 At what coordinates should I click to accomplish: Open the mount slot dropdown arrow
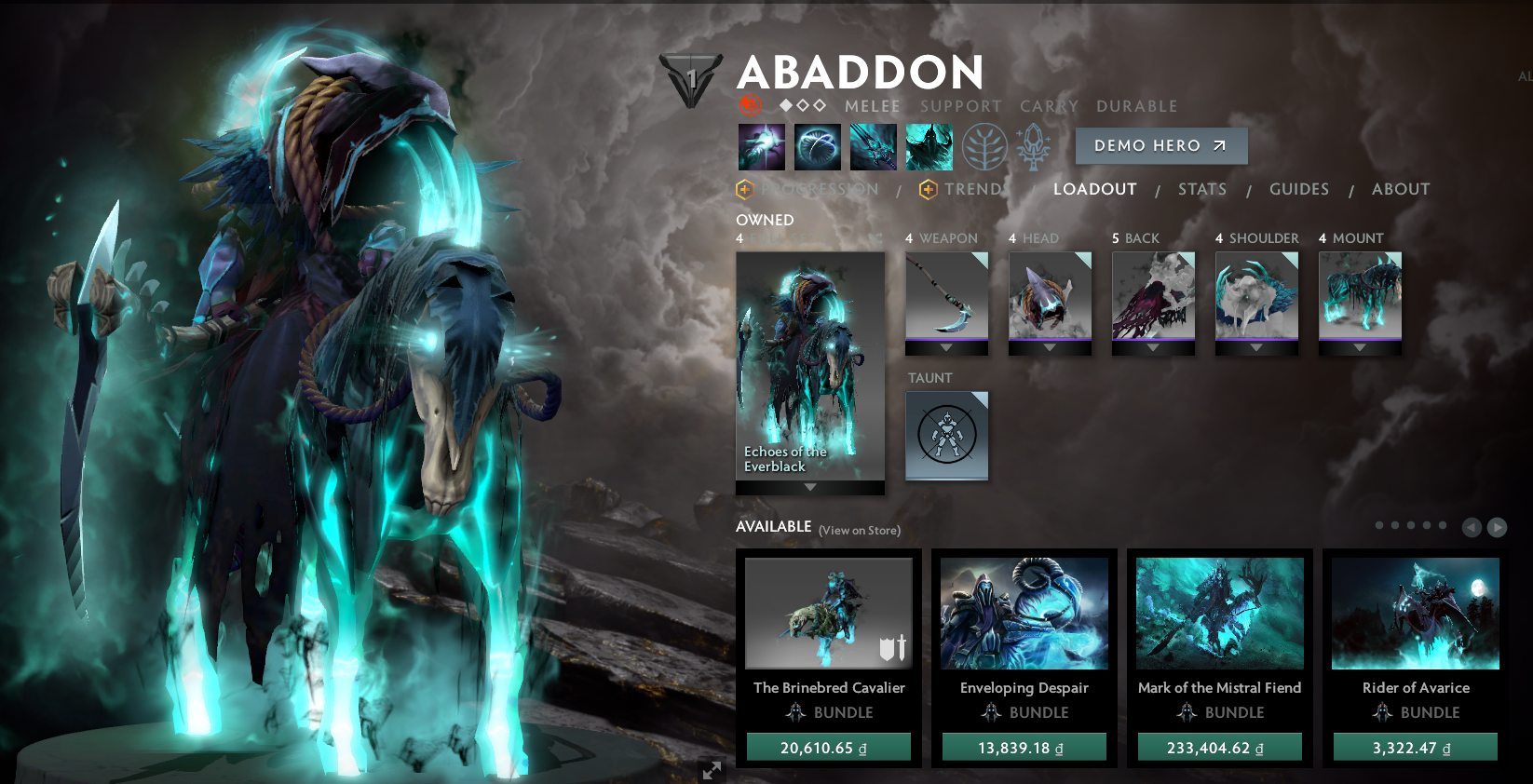click(x=1360, y=348)
